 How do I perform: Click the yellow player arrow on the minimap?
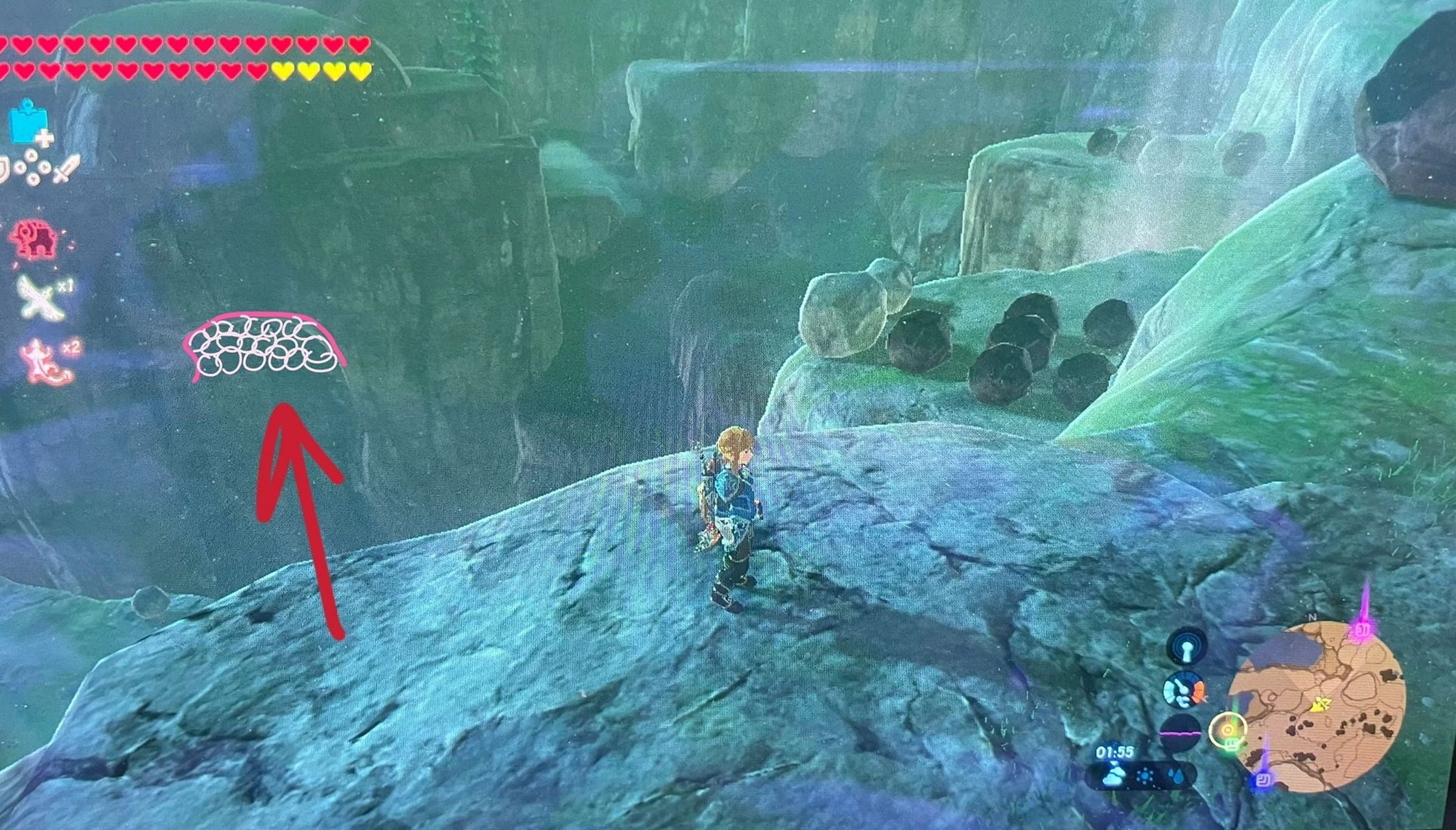(1319, 704)
